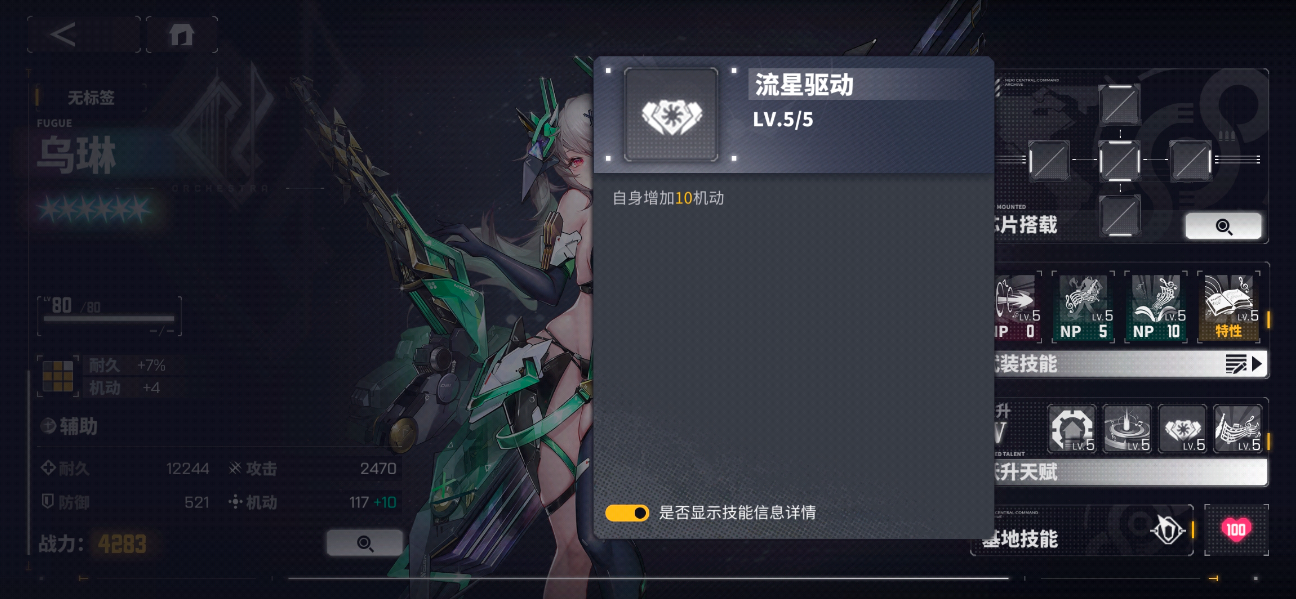Return to the home screen
The height and width of the screenshot is (599, 1296).
pos(181,35)
